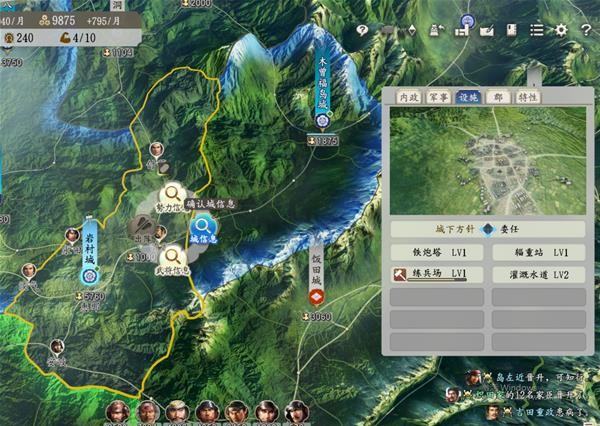Viewport: 600px width, 426px height.
Task: Select the 设施 tab
Action: pos(468,97)
